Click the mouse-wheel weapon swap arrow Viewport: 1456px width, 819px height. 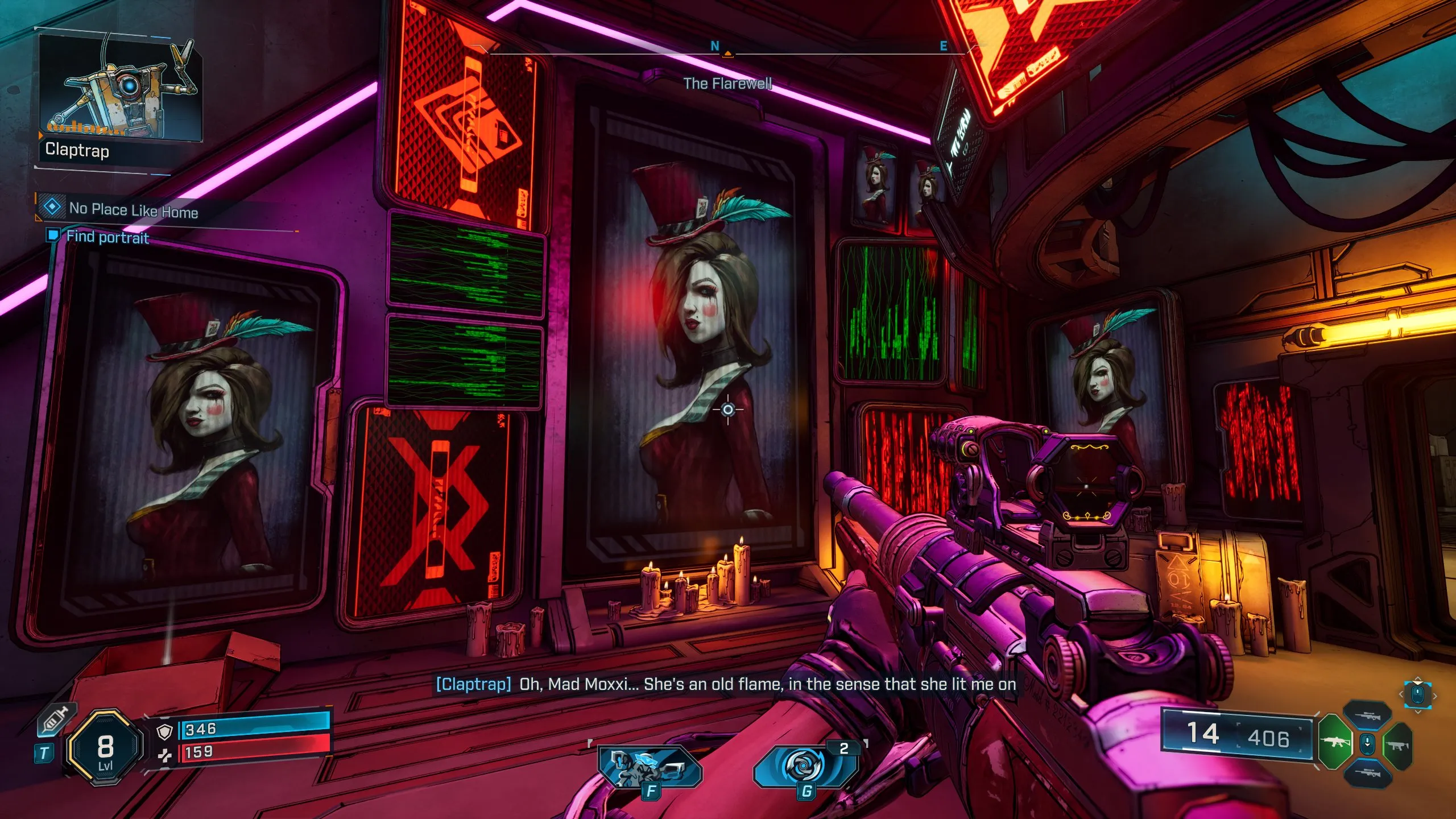1368,743
